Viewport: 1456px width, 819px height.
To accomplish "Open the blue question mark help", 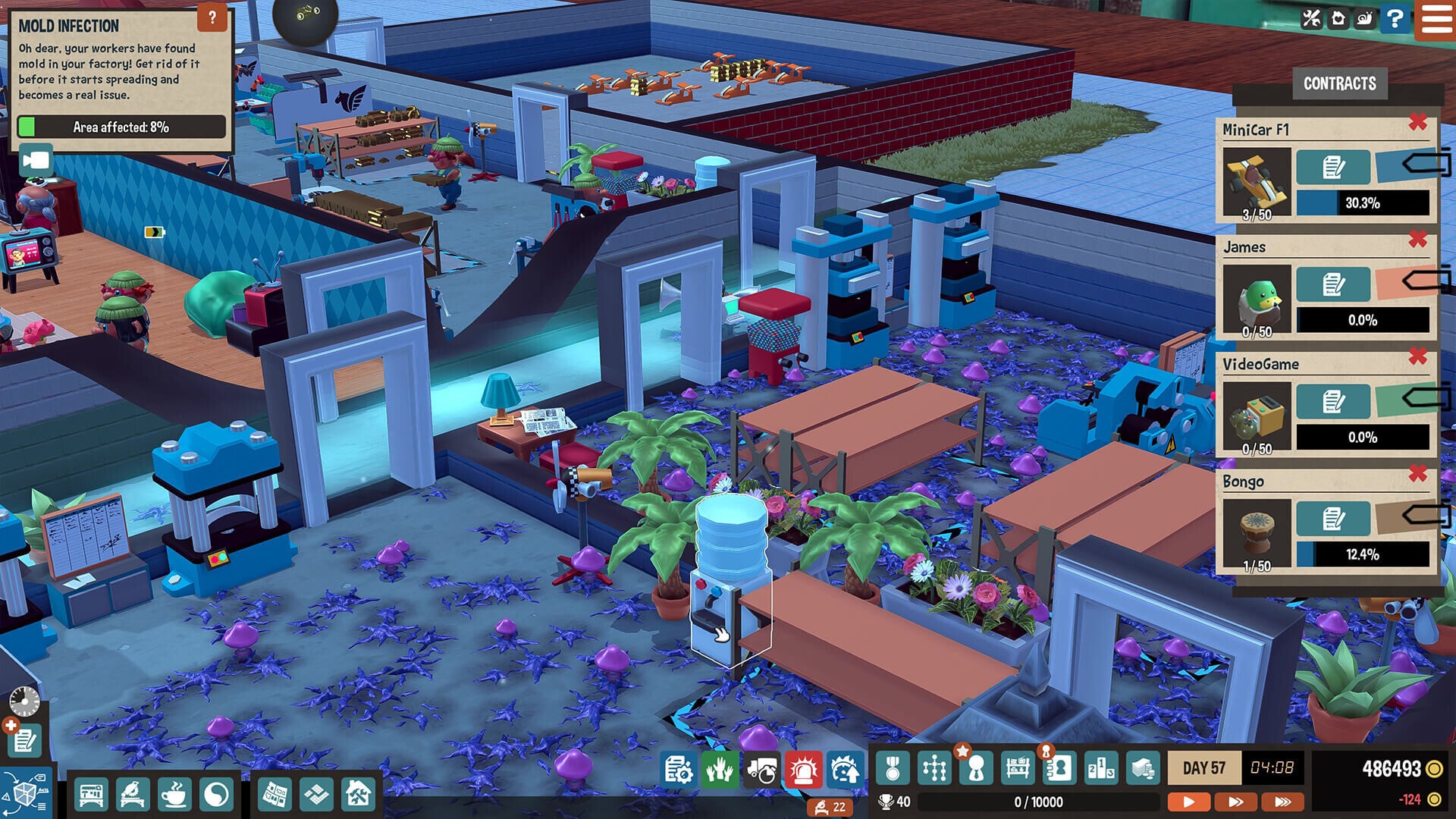I will (1395, 18).
